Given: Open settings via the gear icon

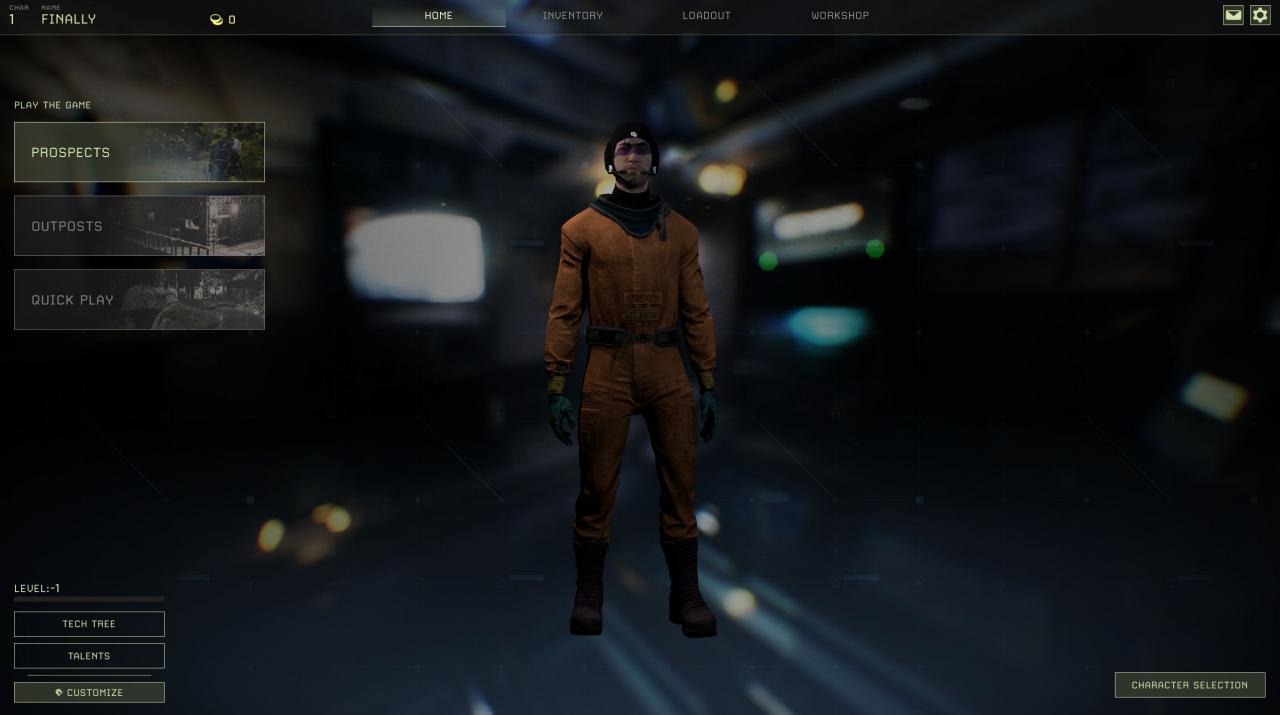Looking at the screenshot, I should 1260,15.
